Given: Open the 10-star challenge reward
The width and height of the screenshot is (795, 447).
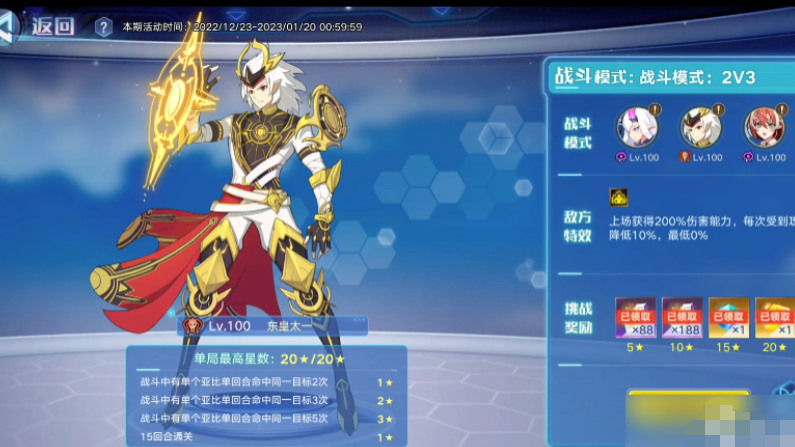Looking at the screenshot, I should [x=682, y=316].
